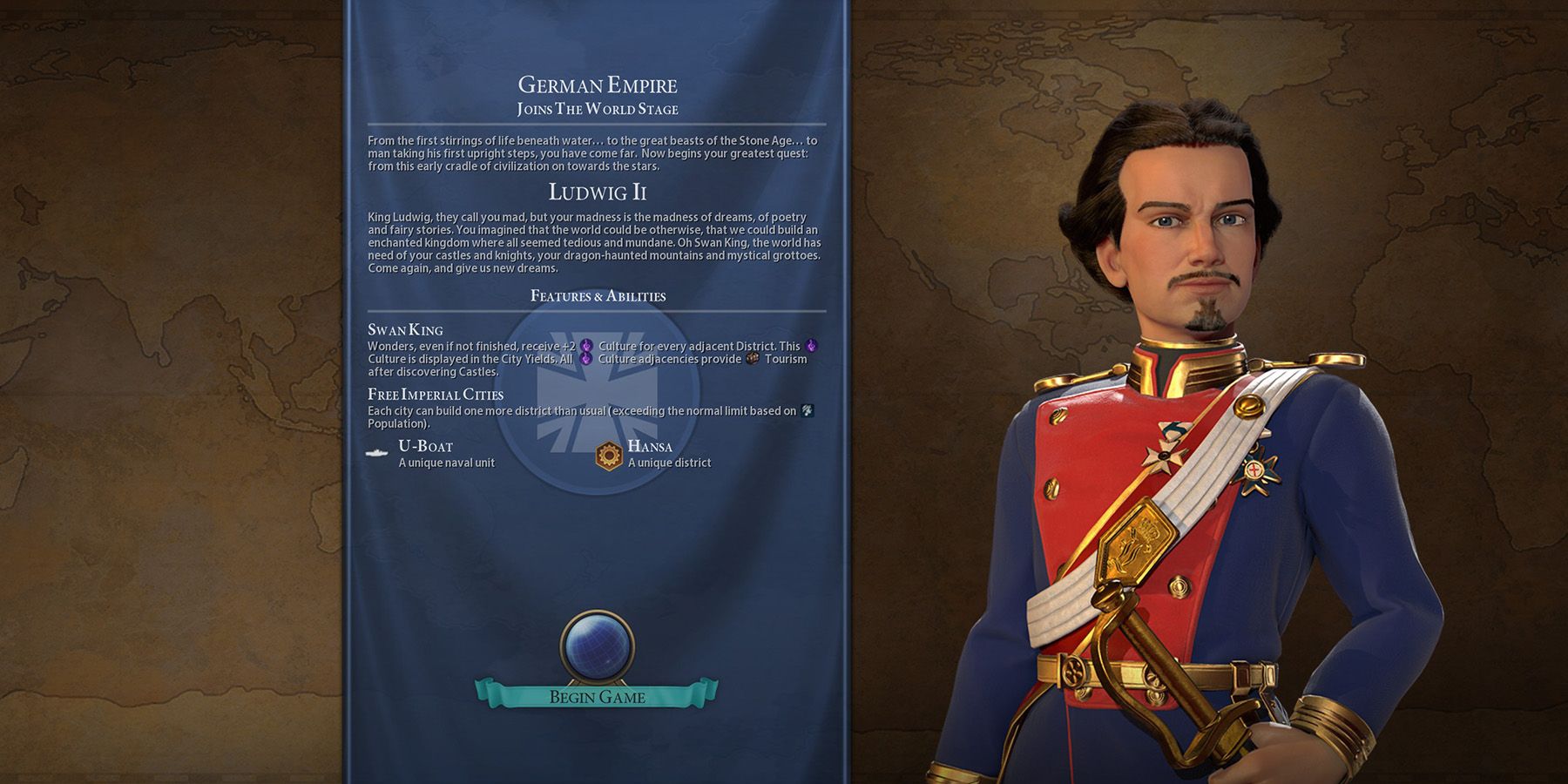1568x784 pixels.
Task: Click the Culture icon at end of first line
Action: click(811, 347)
